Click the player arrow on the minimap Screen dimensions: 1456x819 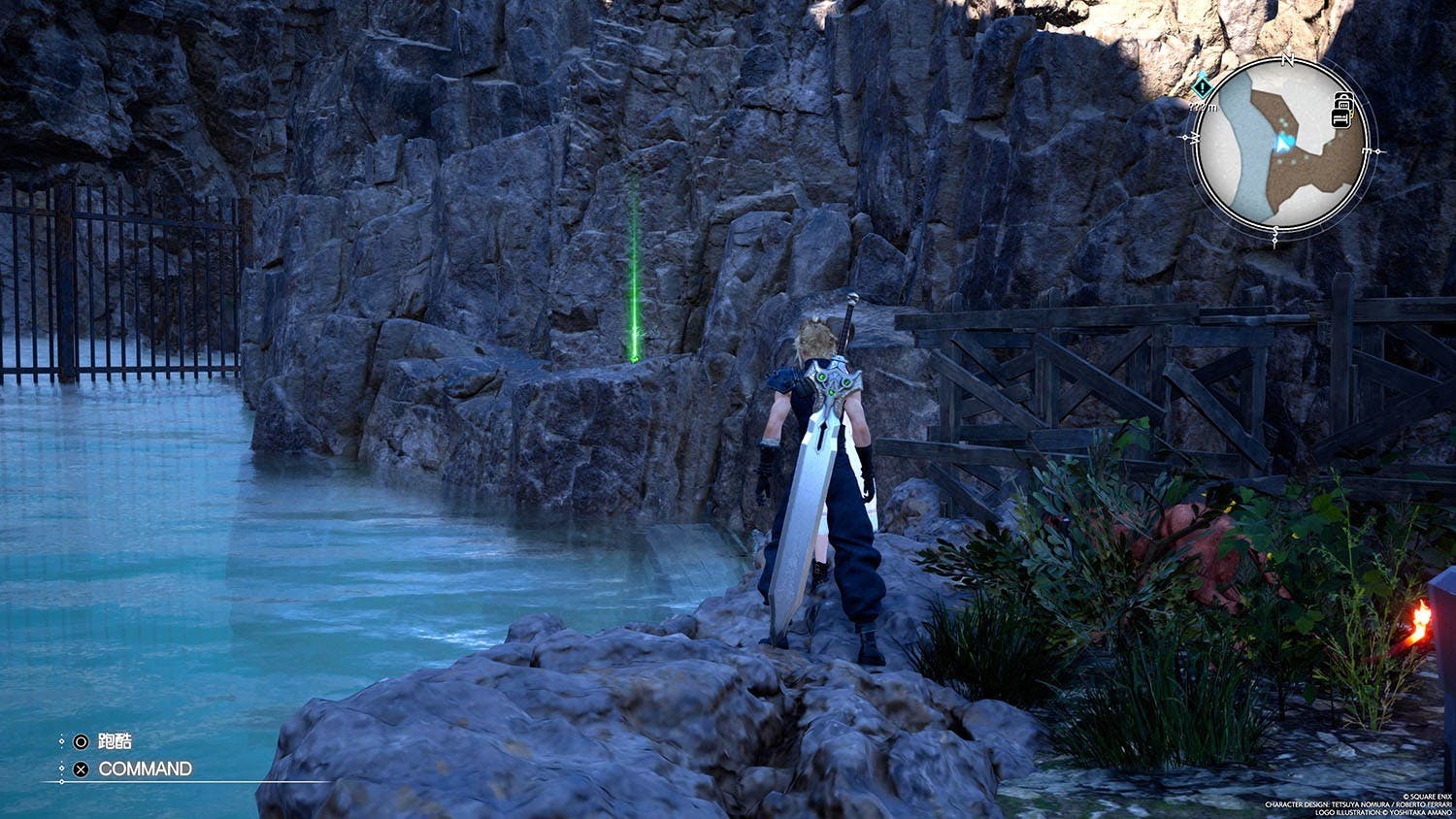tap(1284, 144)
